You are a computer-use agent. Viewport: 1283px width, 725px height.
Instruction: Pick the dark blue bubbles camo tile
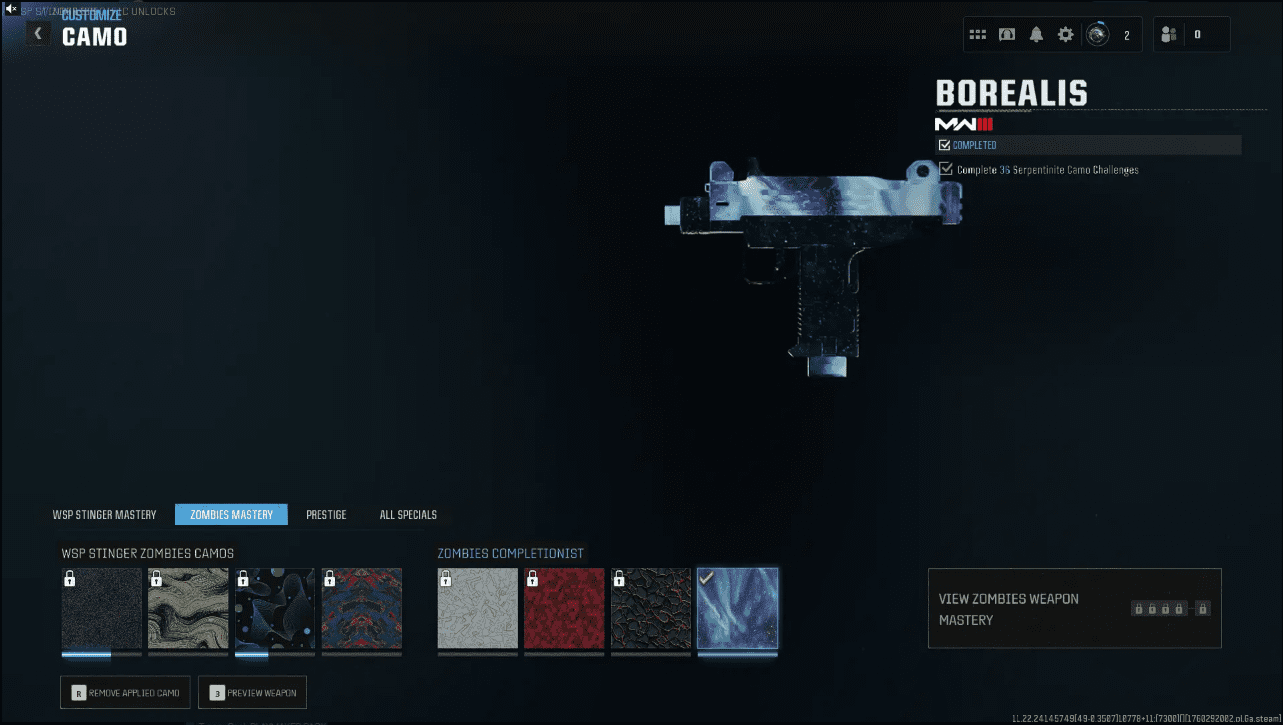(x=275, y=609)
